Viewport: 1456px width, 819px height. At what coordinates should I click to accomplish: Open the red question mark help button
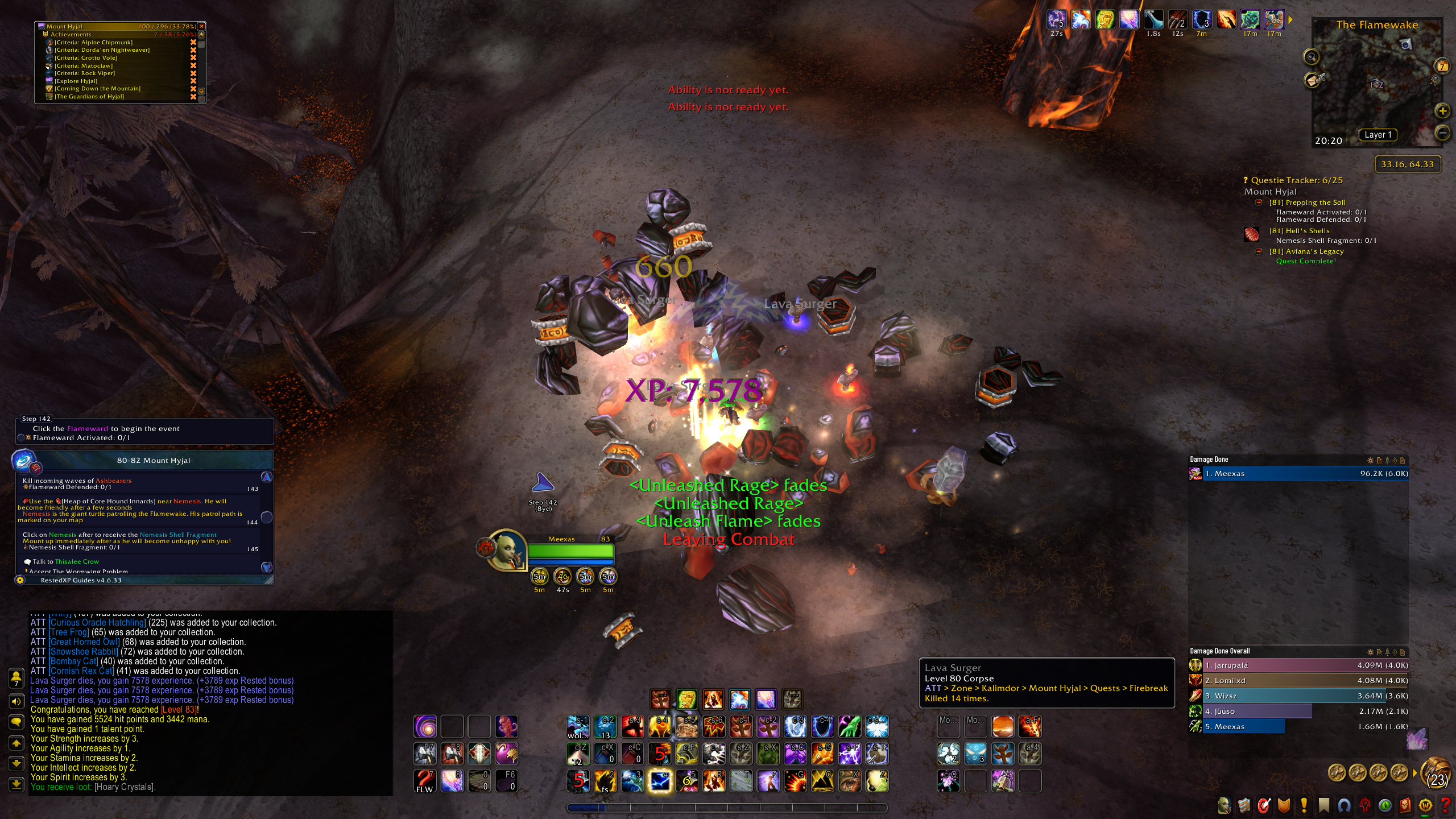(x=1445, y=805)
